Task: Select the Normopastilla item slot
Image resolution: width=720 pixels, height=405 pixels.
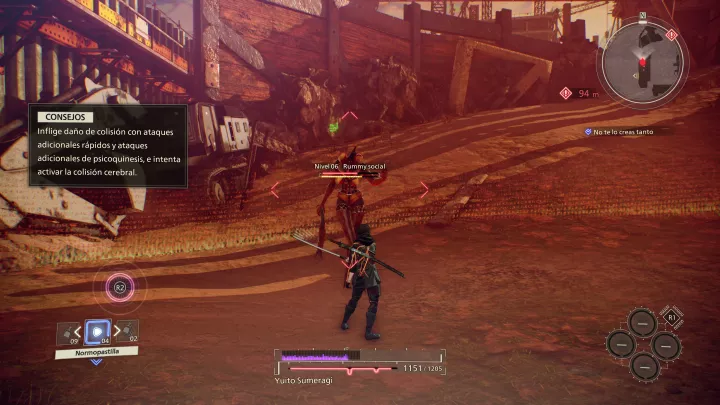Action: point(97,331)
